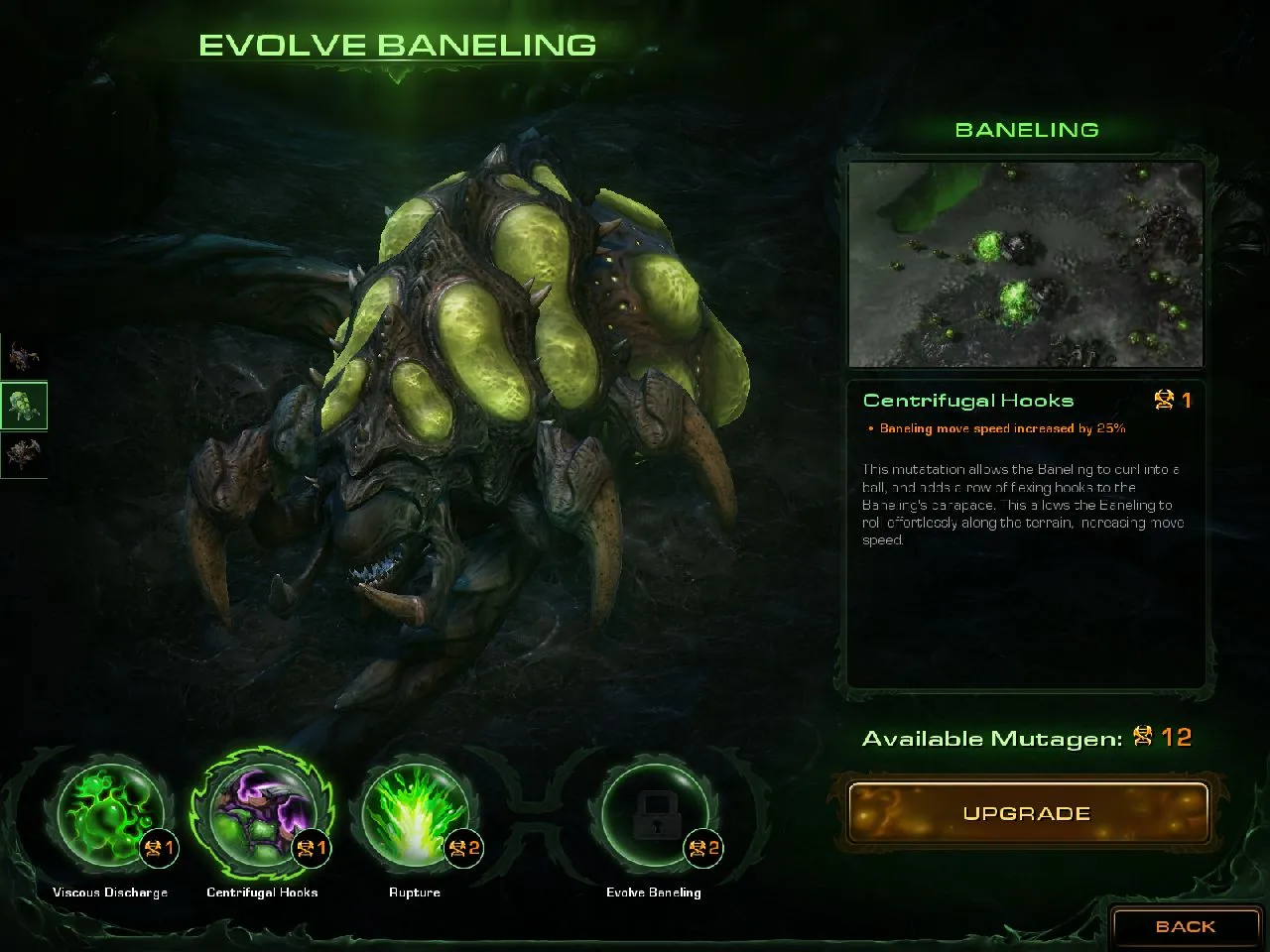Select the green Baneling unit tab
The image size is (1270, 952).
(23, 404)
